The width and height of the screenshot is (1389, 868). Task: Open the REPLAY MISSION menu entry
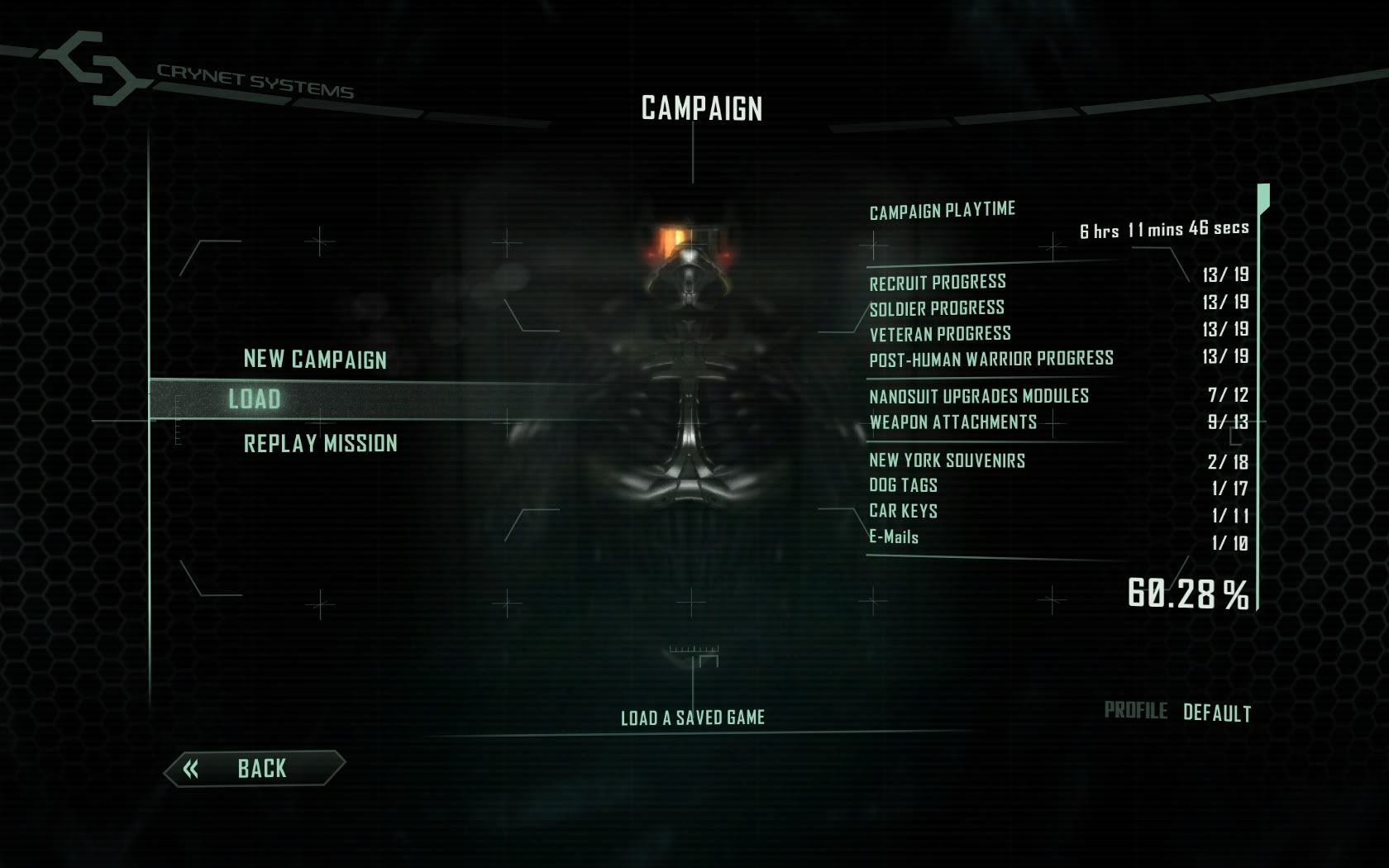319,443
